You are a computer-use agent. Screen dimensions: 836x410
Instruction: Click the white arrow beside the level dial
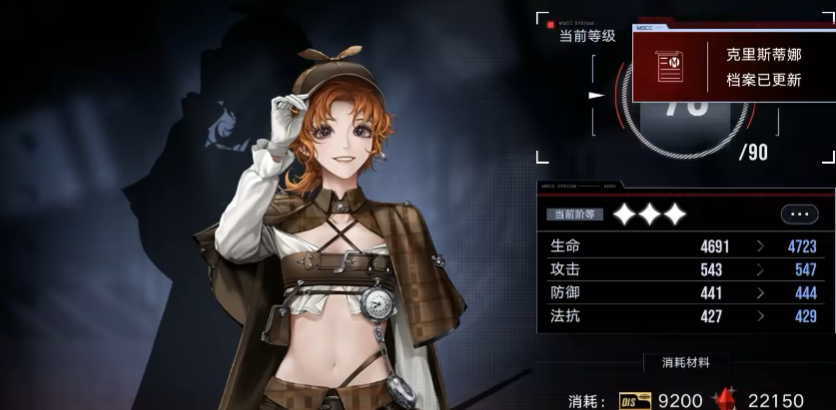597,96
